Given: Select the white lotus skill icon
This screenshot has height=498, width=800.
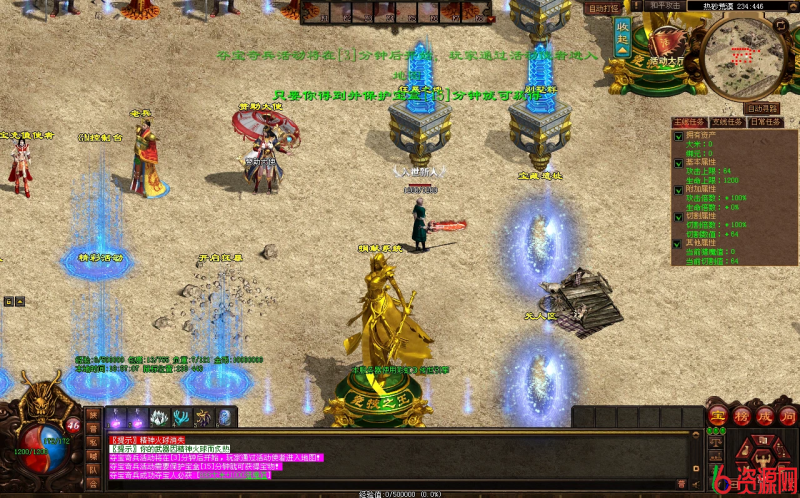Looking at the screenshot, I should 157,418.
